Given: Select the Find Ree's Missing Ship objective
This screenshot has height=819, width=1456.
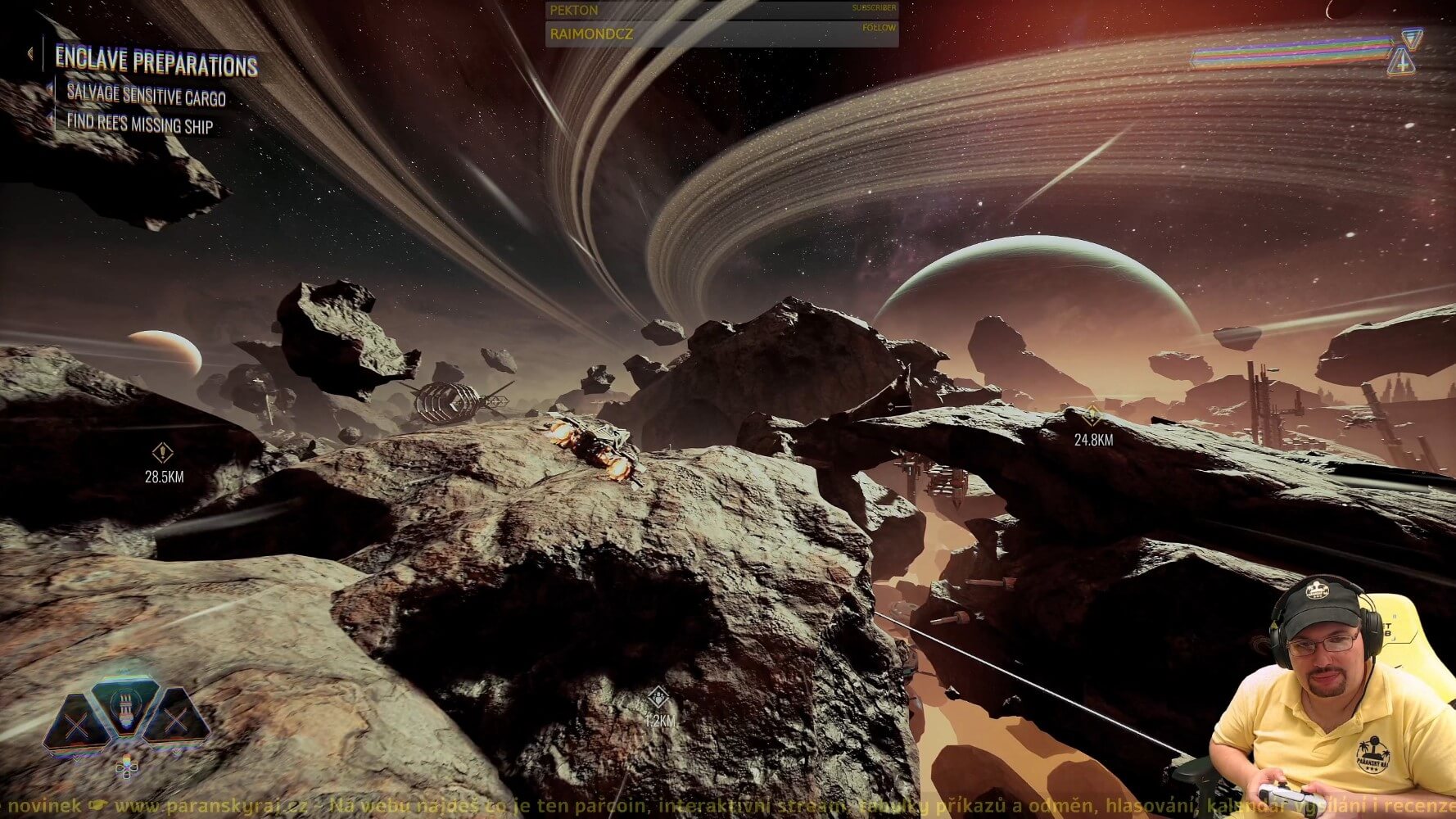Looking at the screenshot, I should pyautogui.click(x=139, y=124).
